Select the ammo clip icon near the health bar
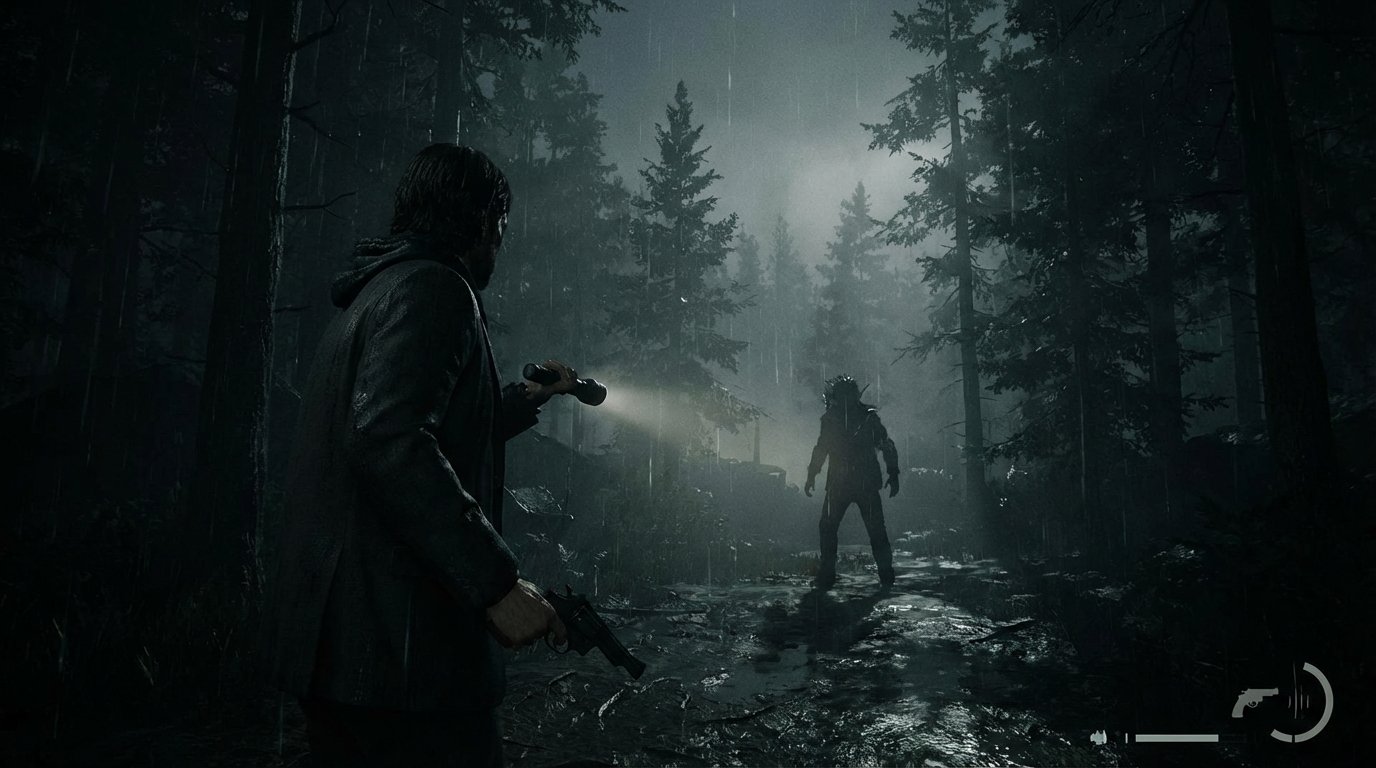The image size is (1376, 768). coord(1099,737)
